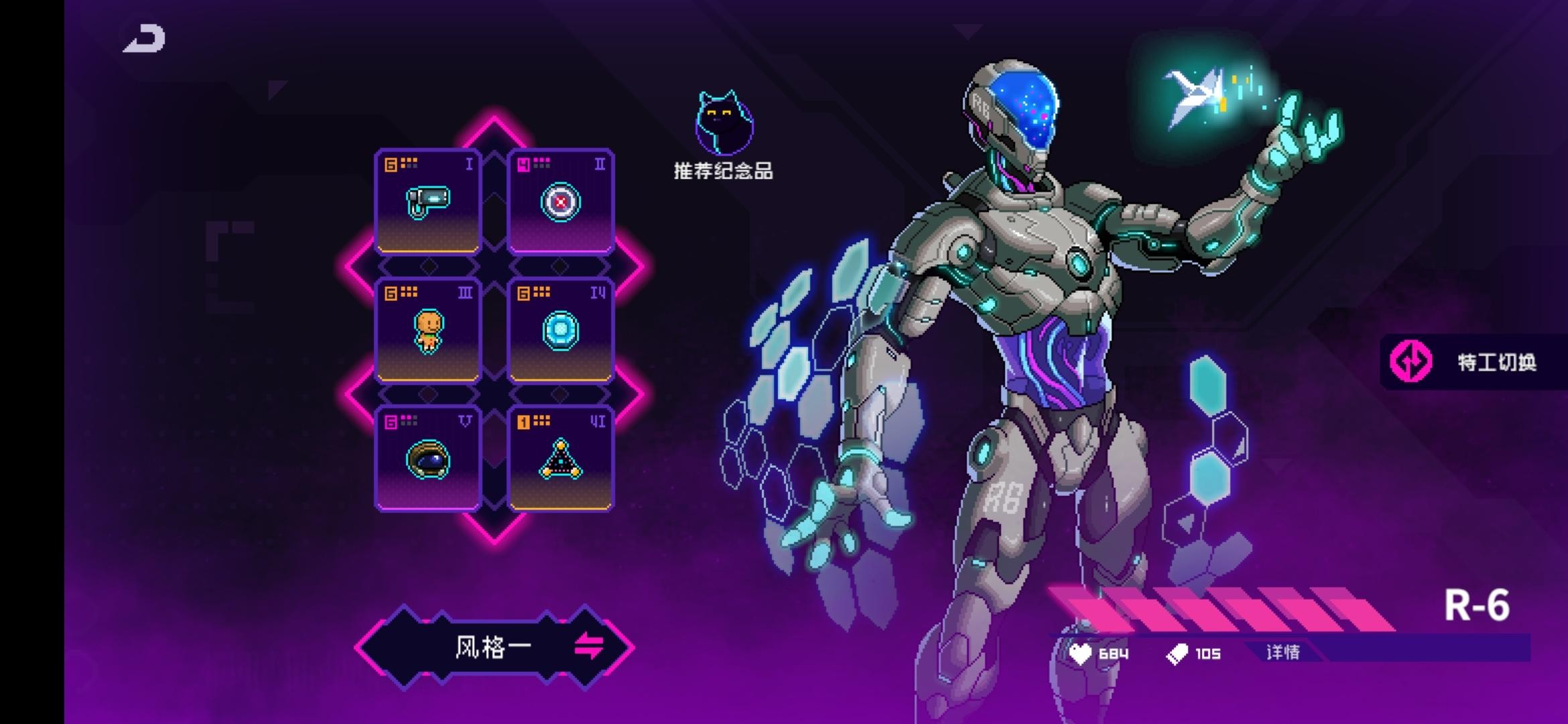Select the gun souvenir in slot I
The image size is (1568, 724).
[428, 202]
